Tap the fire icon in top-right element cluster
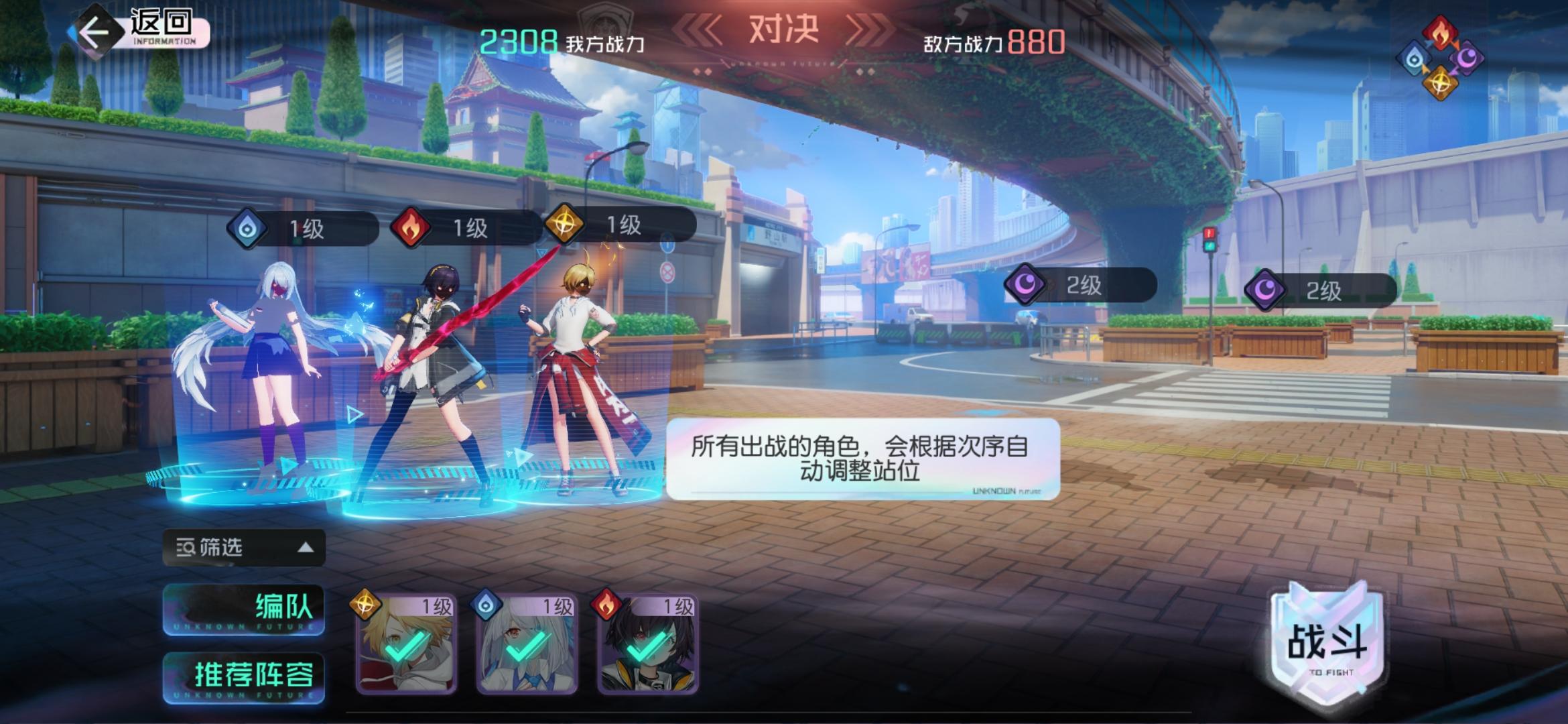Image resolution: width=1568 pixels, height=724 pixels. 1439,32
